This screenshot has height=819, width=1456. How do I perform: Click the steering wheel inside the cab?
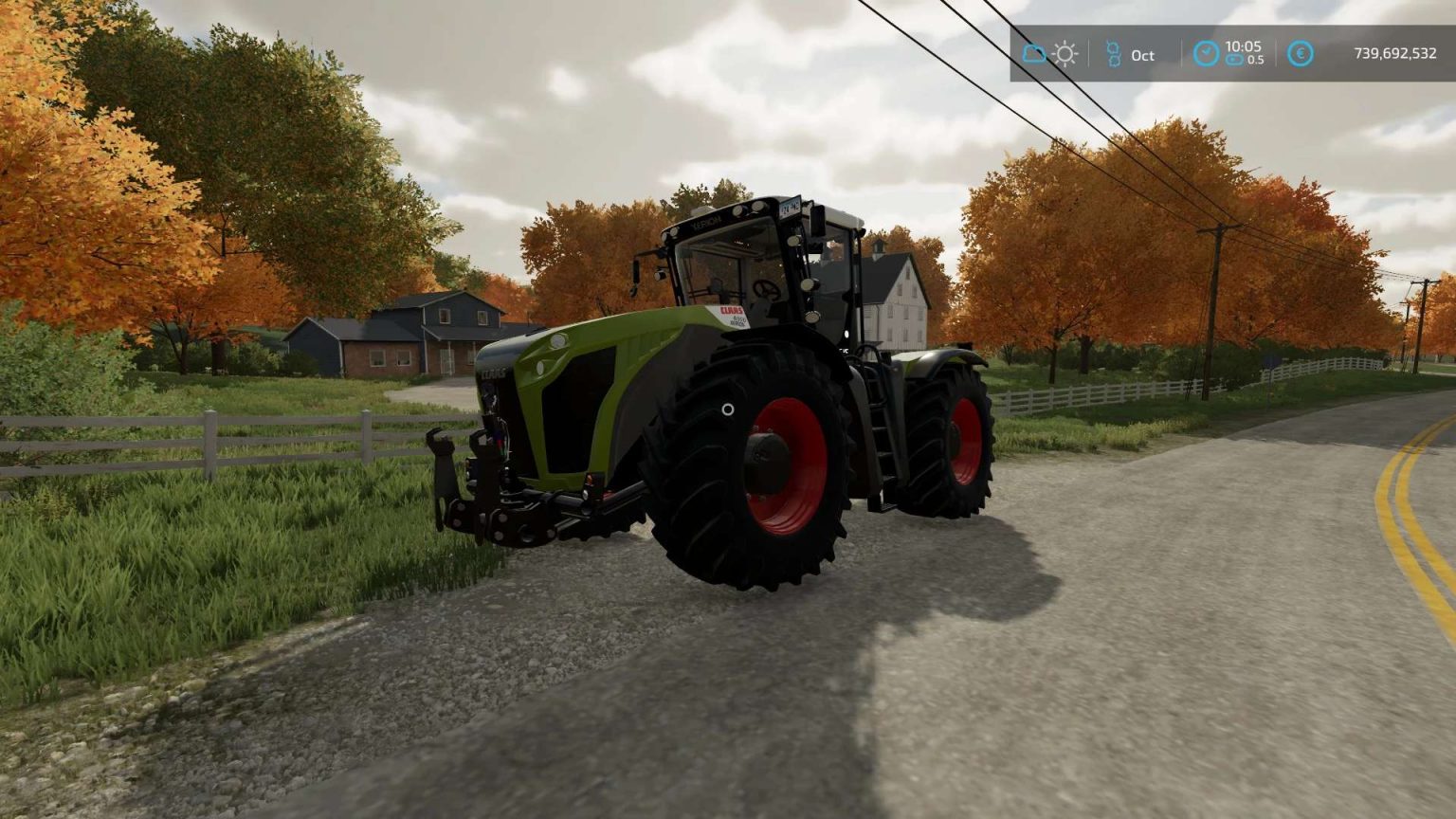766,288
